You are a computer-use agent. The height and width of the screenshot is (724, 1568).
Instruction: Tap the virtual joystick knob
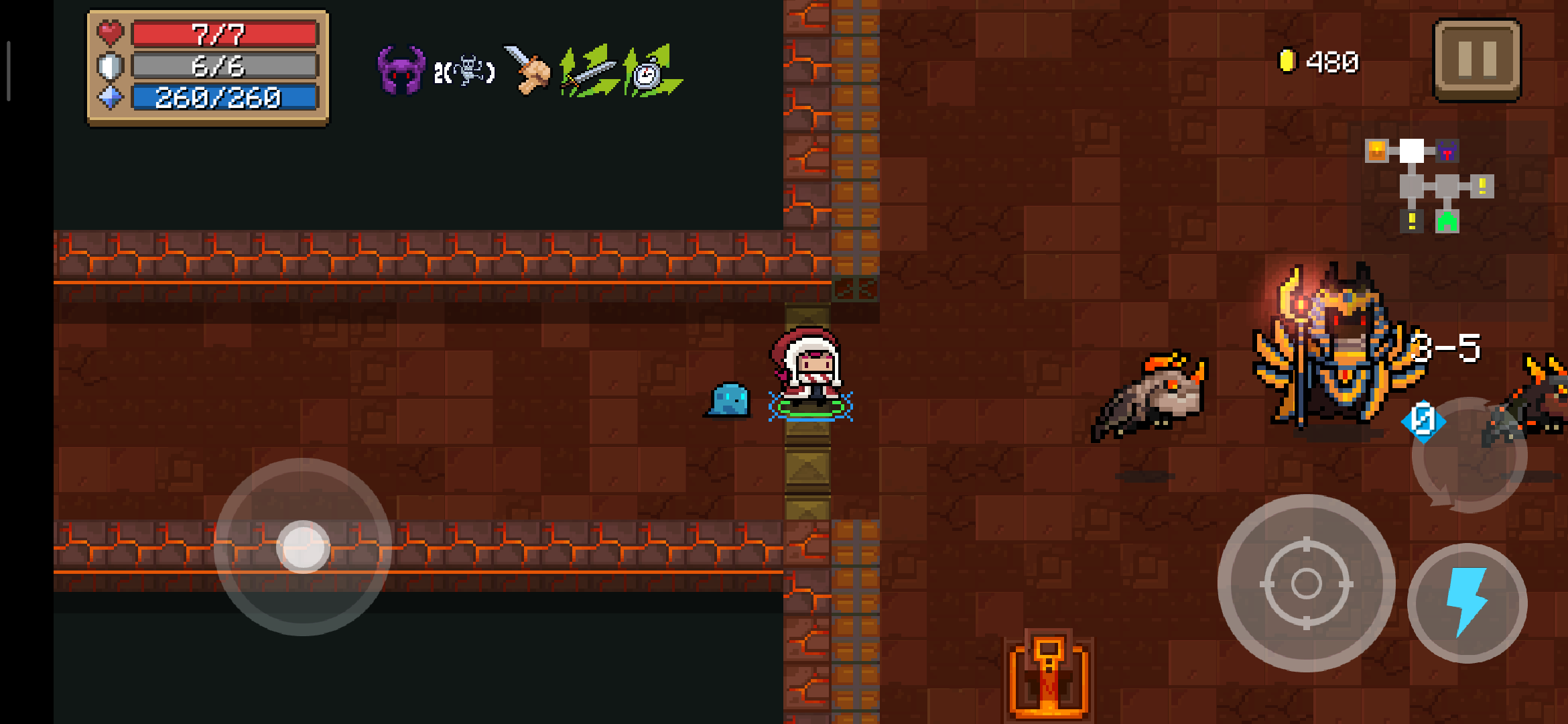[304, 547]
